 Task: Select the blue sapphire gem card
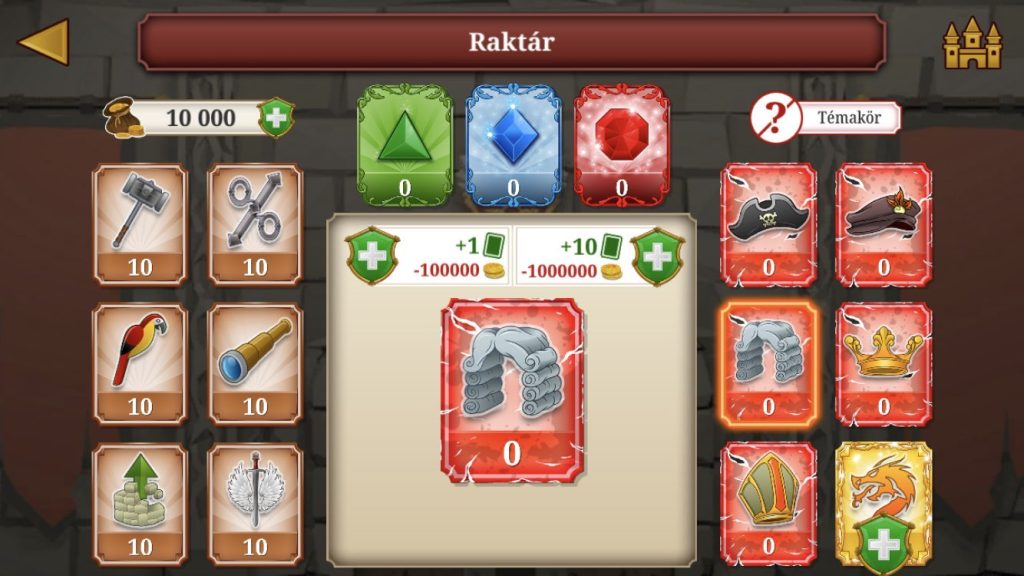point(513,145)
